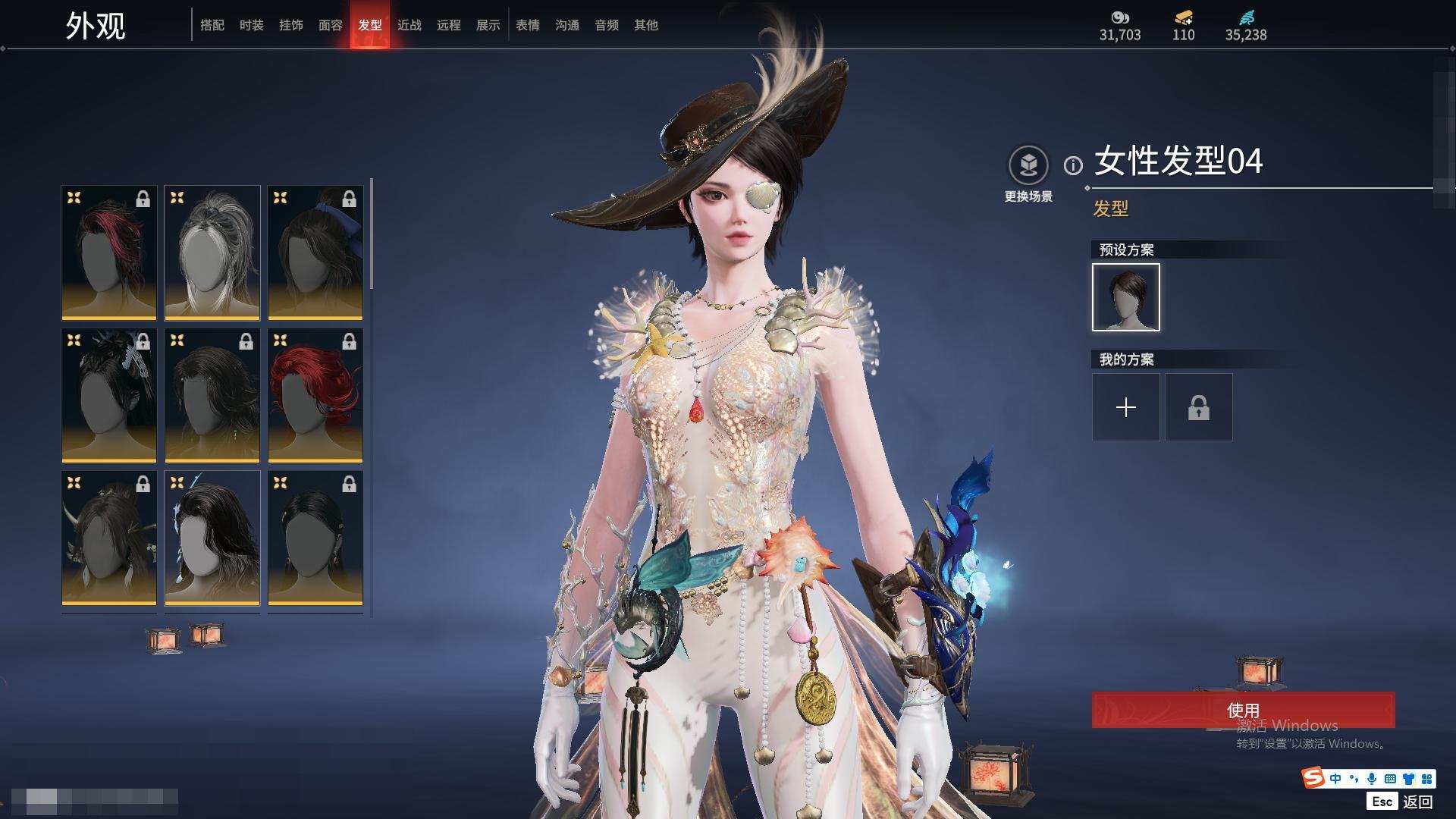
Task: Select the preset short brown hair scheme
Action: 1126,297
